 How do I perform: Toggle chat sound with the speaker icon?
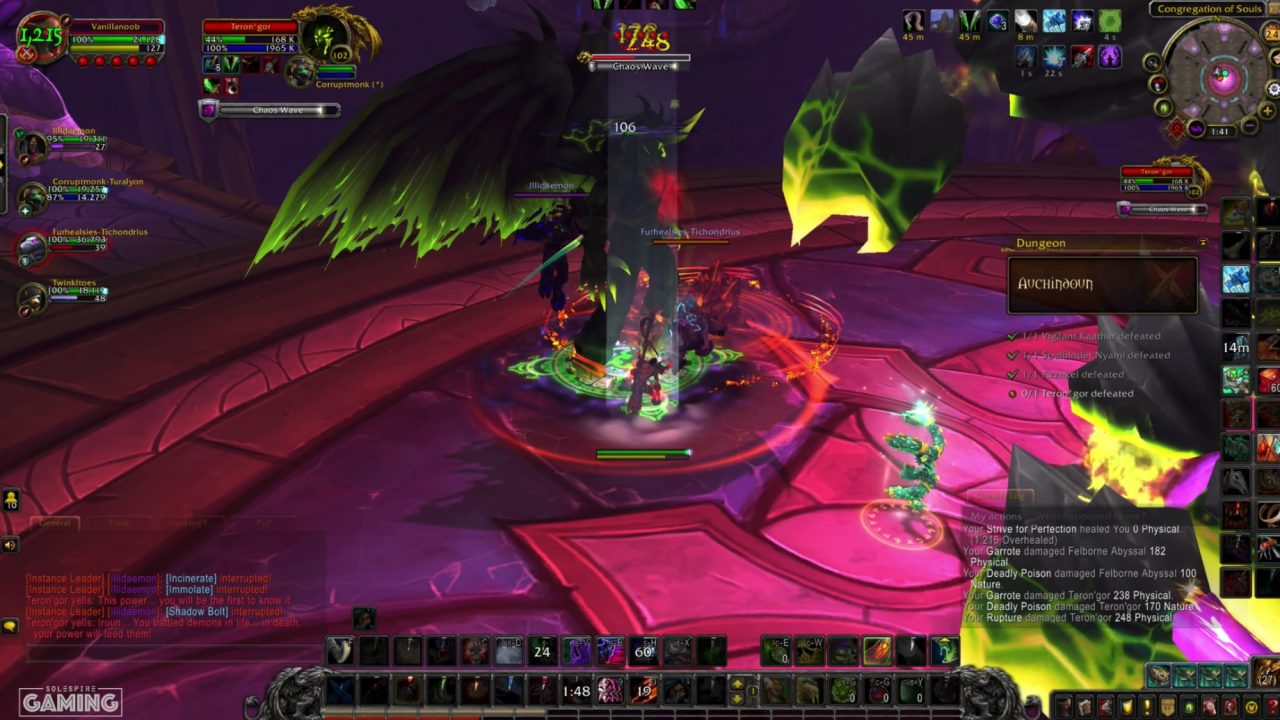[x=10, y=544]
